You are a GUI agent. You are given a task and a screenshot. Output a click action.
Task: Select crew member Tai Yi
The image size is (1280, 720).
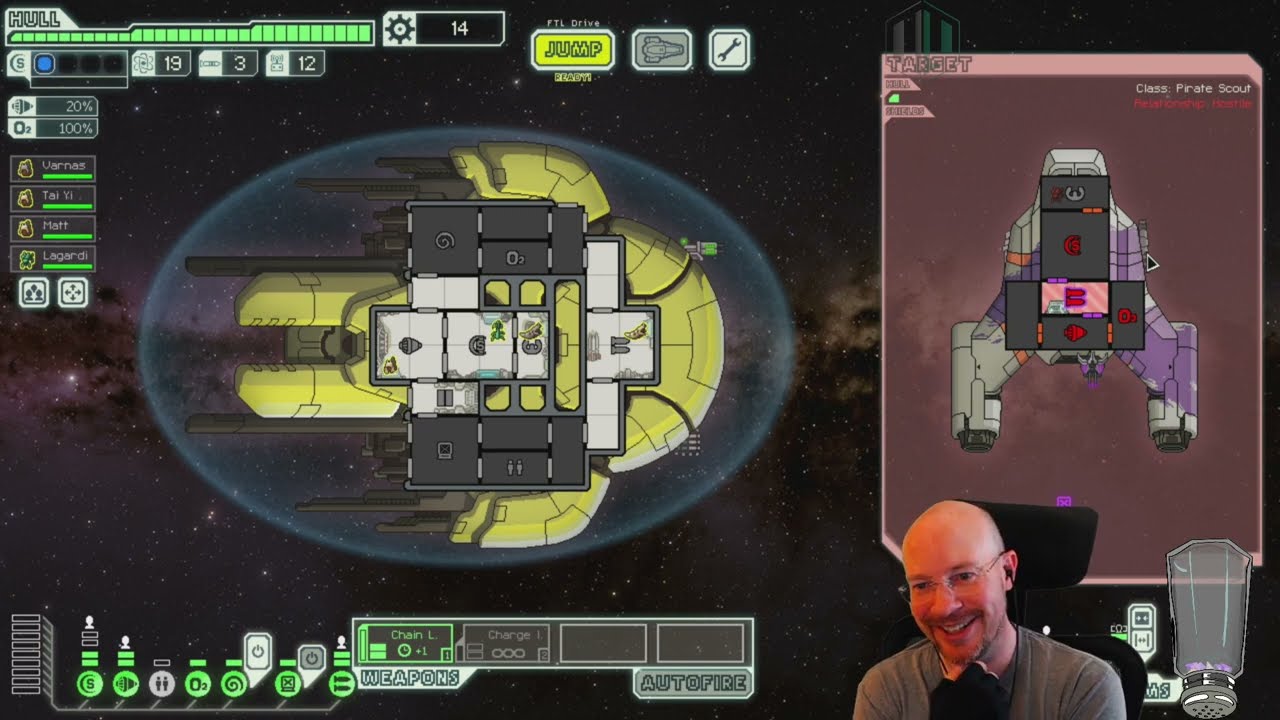(x=54, y=197)
